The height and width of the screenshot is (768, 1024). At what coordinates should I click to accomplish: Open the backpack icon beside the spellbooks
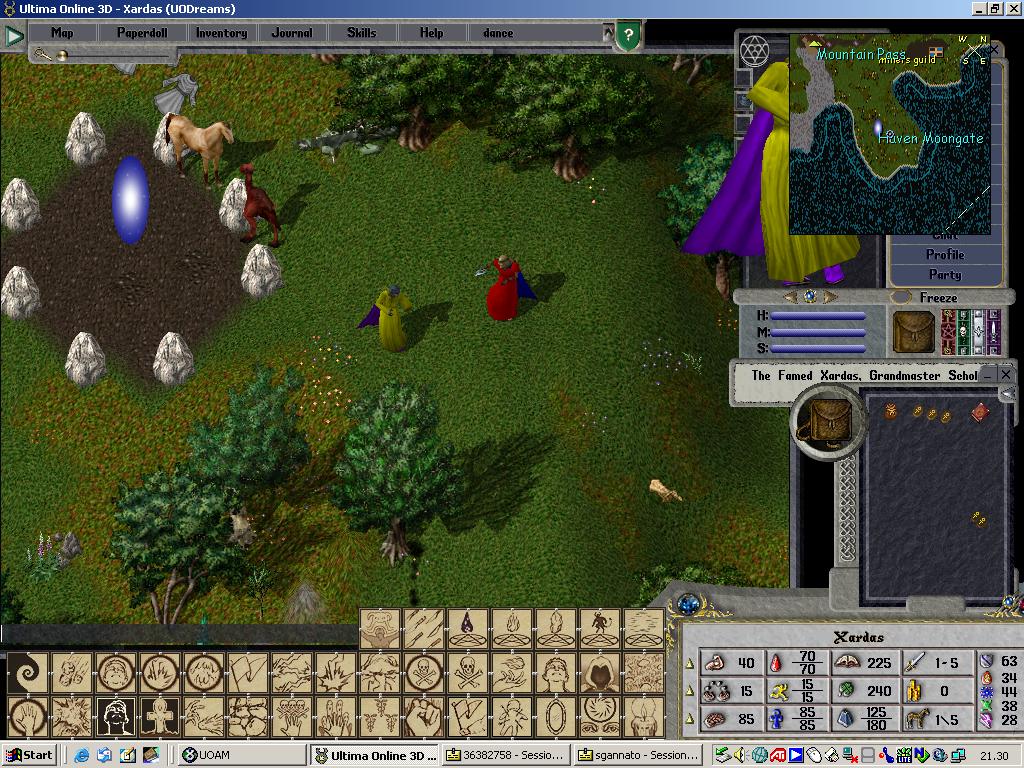point(913,332)
